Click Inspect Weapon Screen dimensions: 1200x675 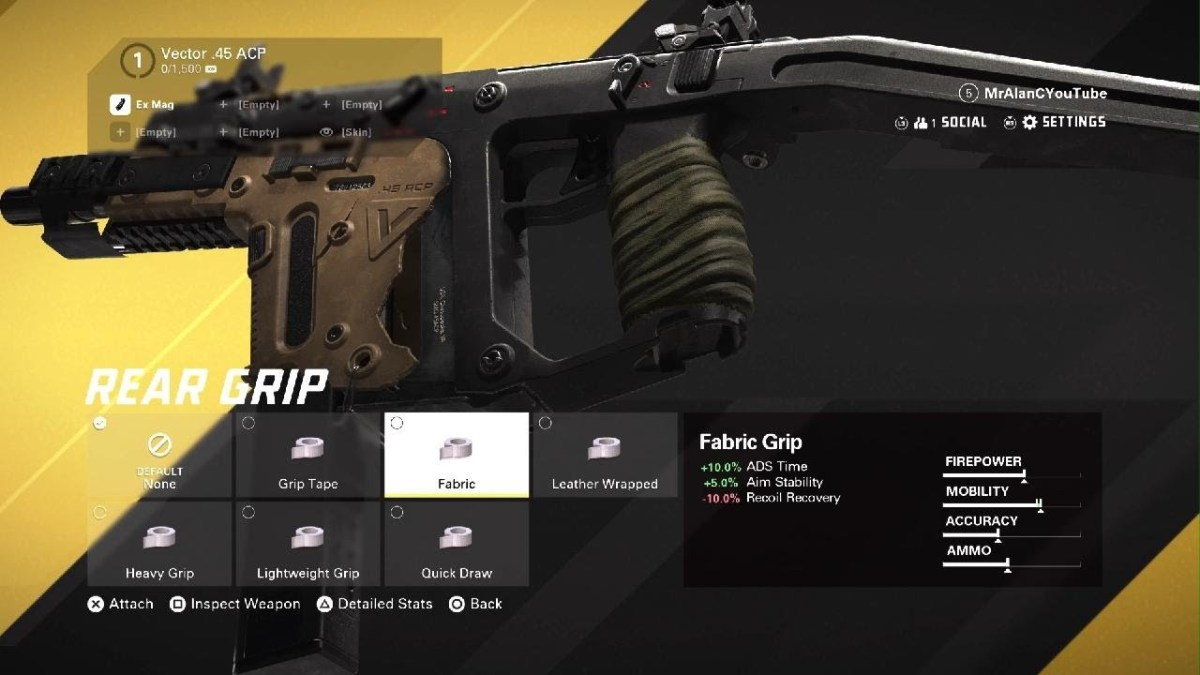point(235,604)
